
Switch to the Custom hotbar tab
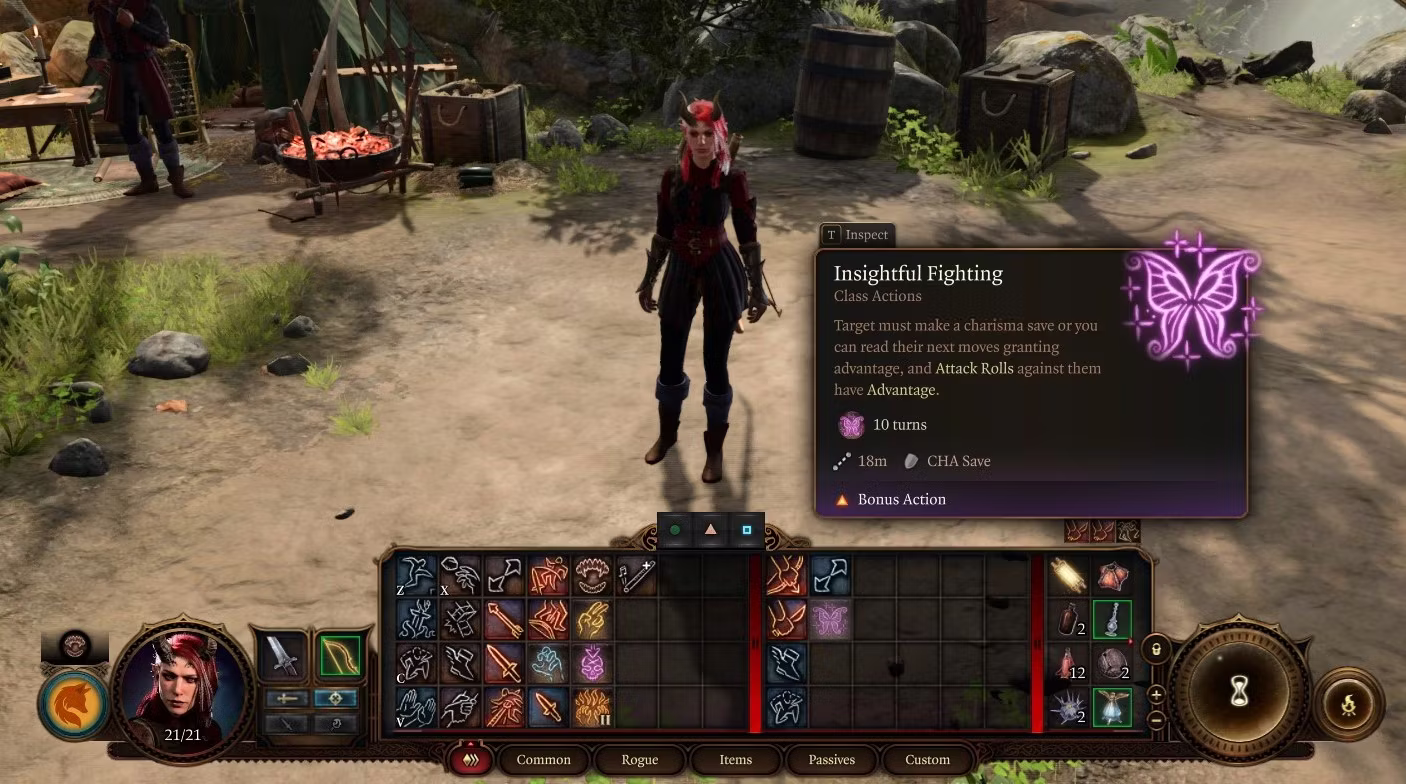[x=927, y=760]
